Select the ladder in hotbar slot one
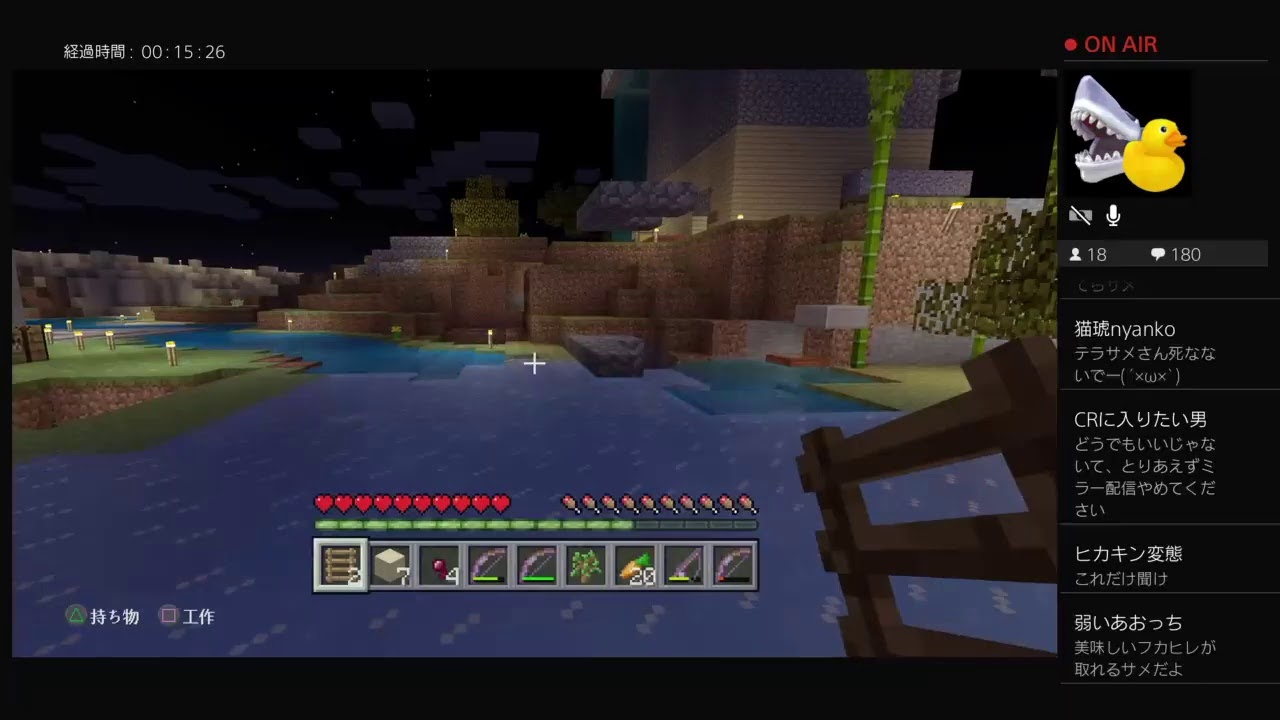Image resolution: width=1280 pixels, height=720 pixels. coord(340,565)
